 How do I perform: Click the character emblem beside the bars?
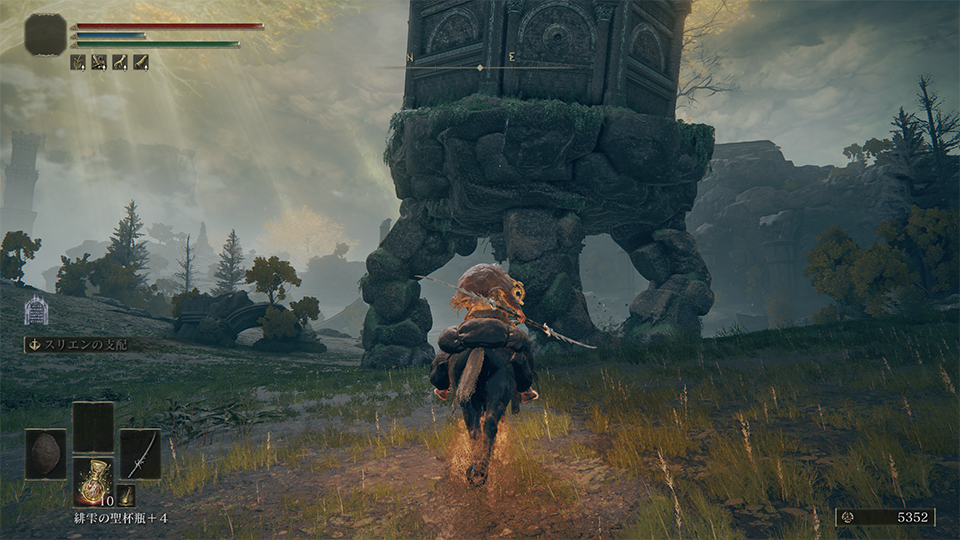click(46, 34)
